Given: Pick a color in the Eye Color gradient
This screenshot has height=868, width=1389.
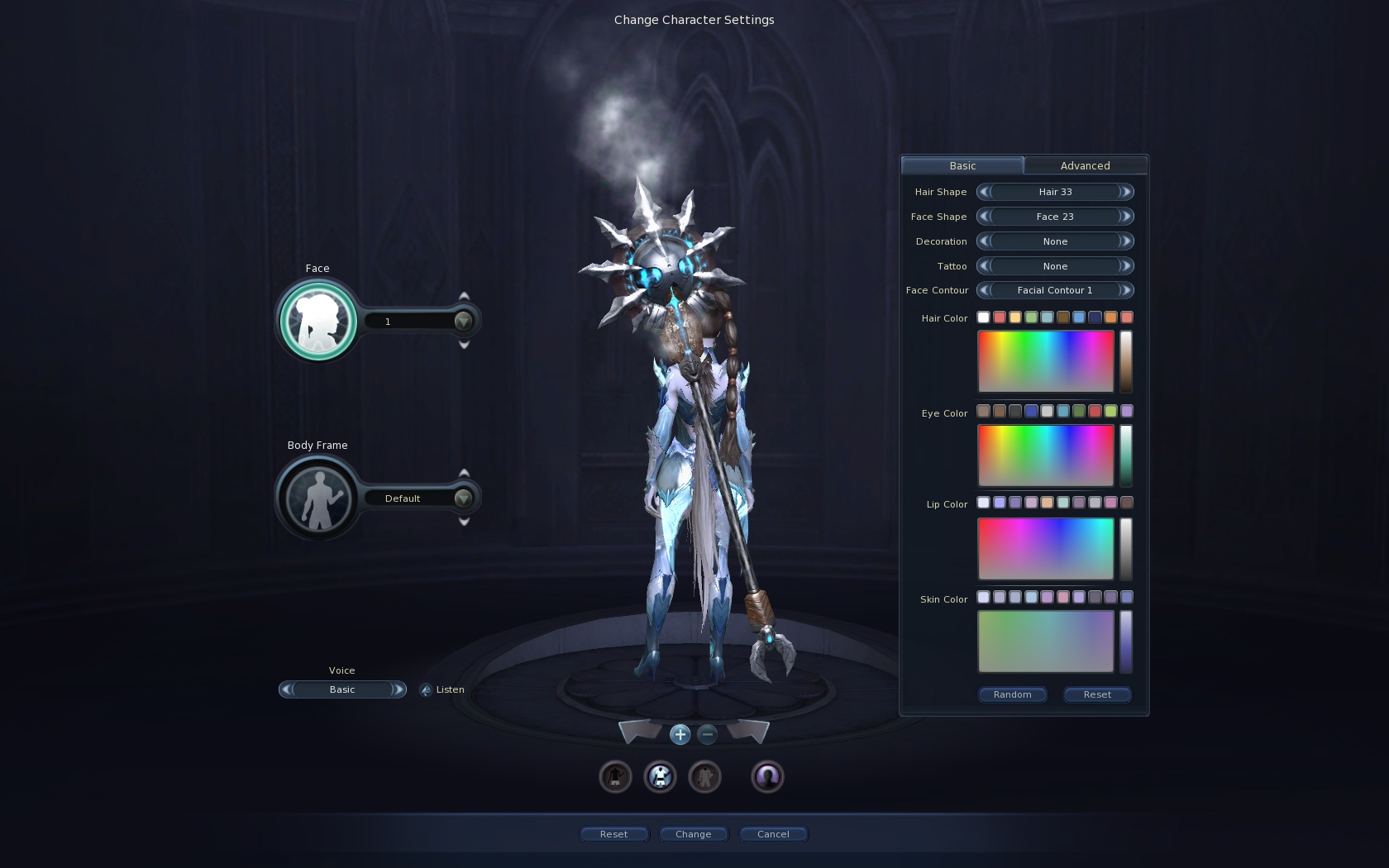Looking at the screenshot, I should tap(1046, 455).
